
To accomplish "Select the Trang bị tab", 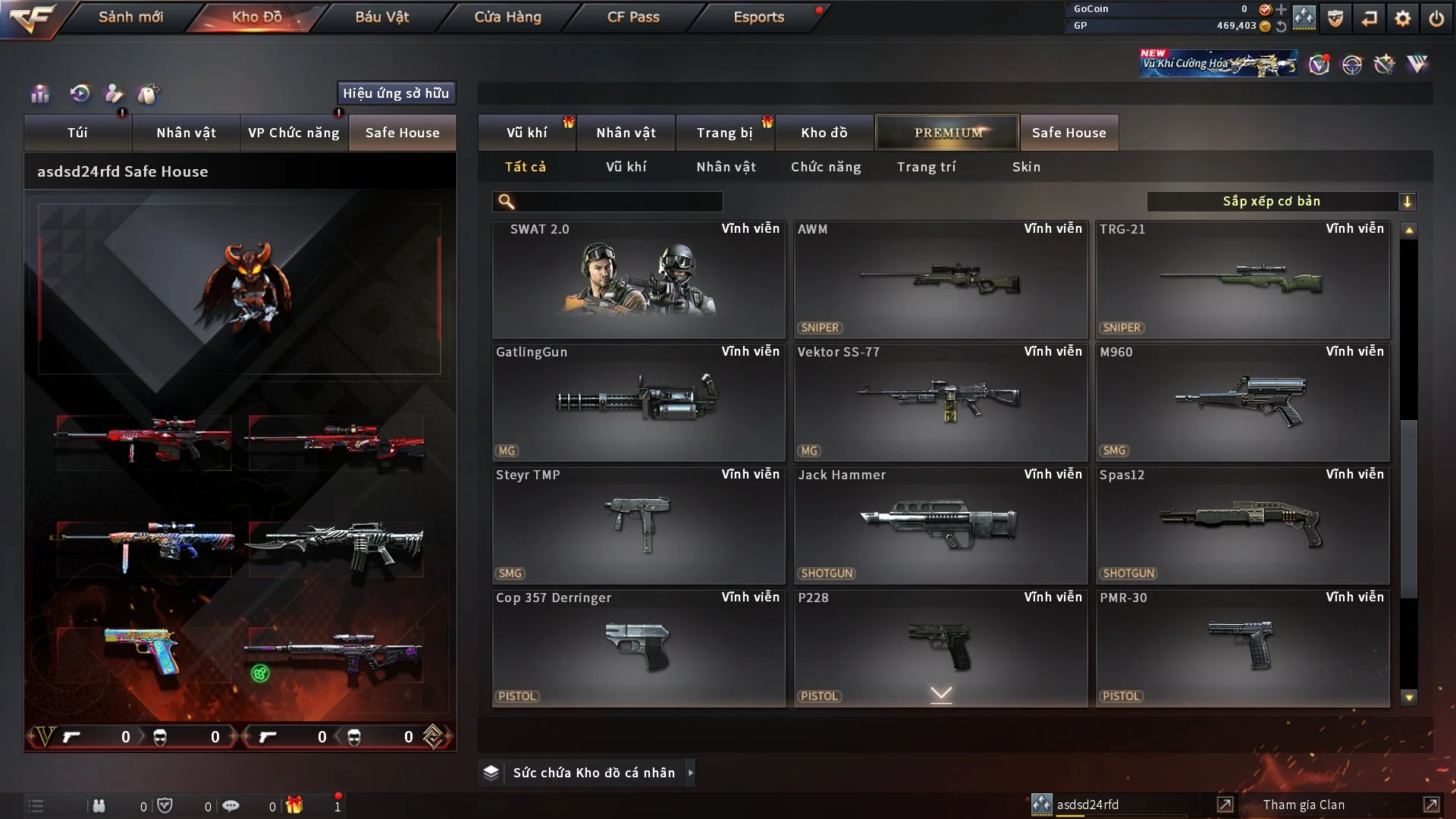I will [x=724, y=133].
